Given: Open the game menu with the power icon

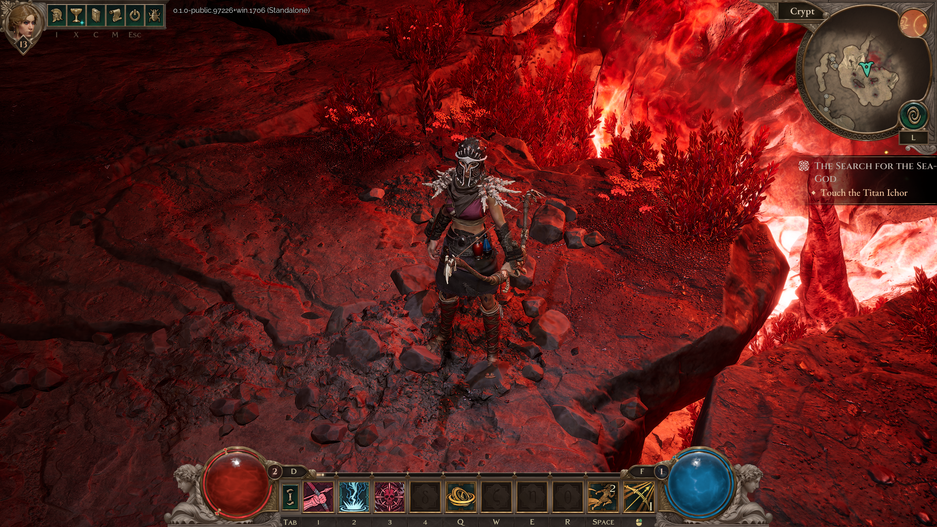Looking at the screenshot, I should click(x=134, y=16).
